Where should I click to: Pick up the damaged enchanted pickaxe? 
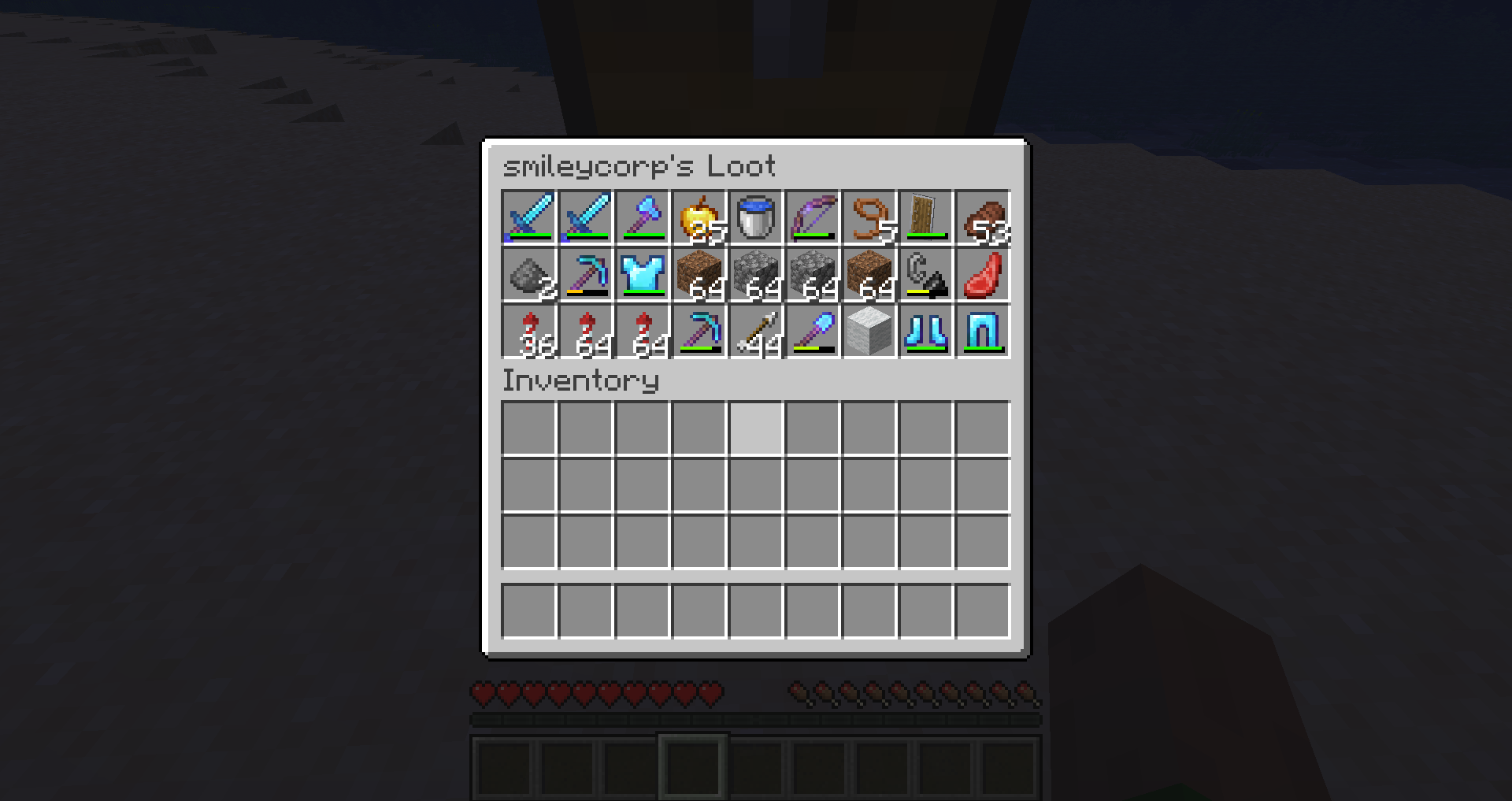[x=586, y=277]
